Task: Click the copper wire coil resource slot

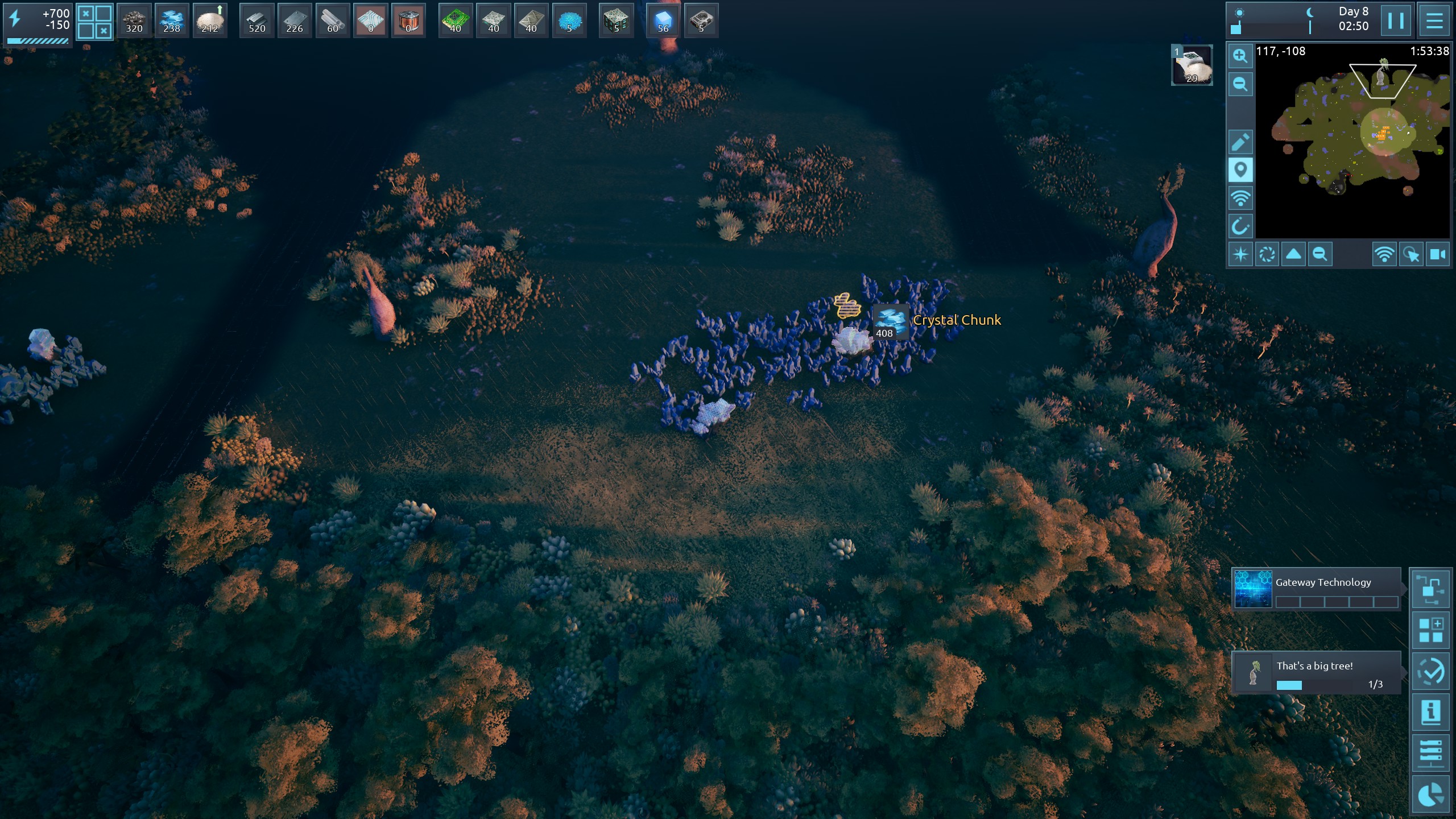Action: tap(408, 20)
